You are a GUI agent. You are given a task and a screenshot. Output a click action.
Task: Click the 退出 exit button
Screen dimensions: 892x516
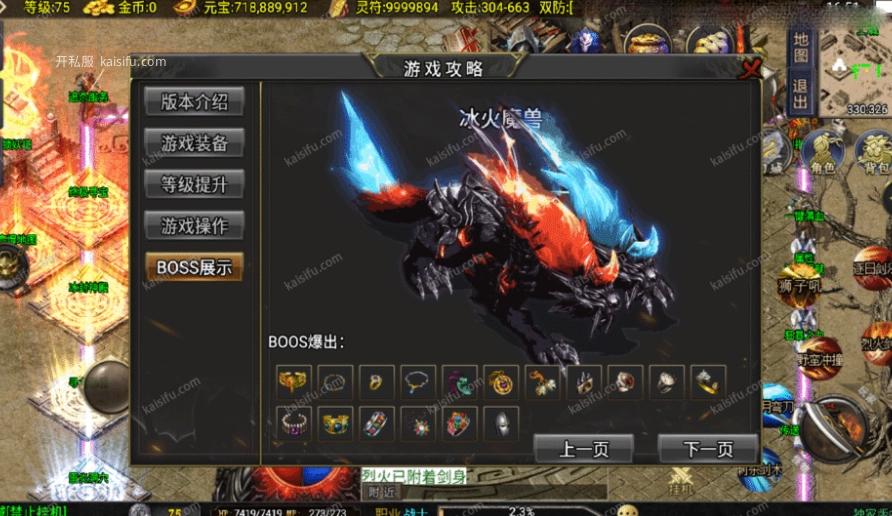pos(800,95)
